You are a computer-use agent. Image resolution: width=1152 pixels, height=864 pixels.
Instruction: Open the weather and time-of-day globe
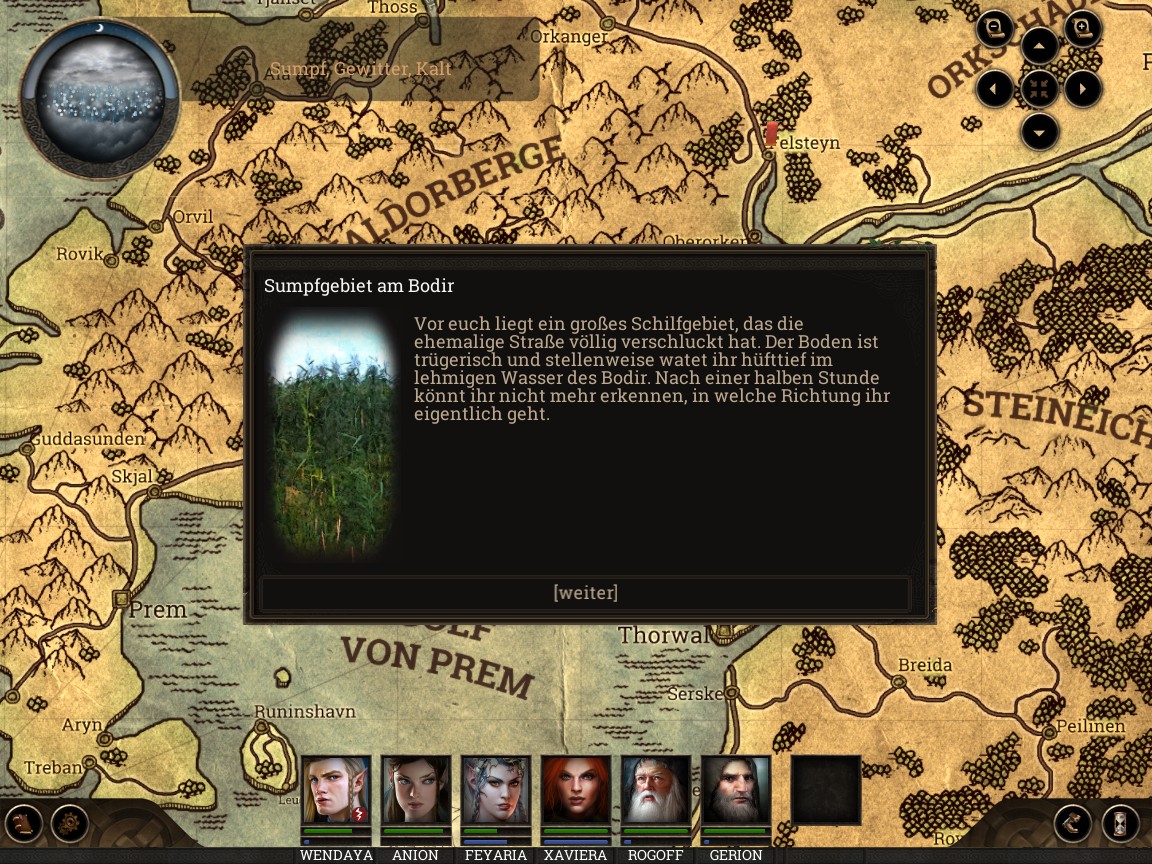[x=99, y=97]
